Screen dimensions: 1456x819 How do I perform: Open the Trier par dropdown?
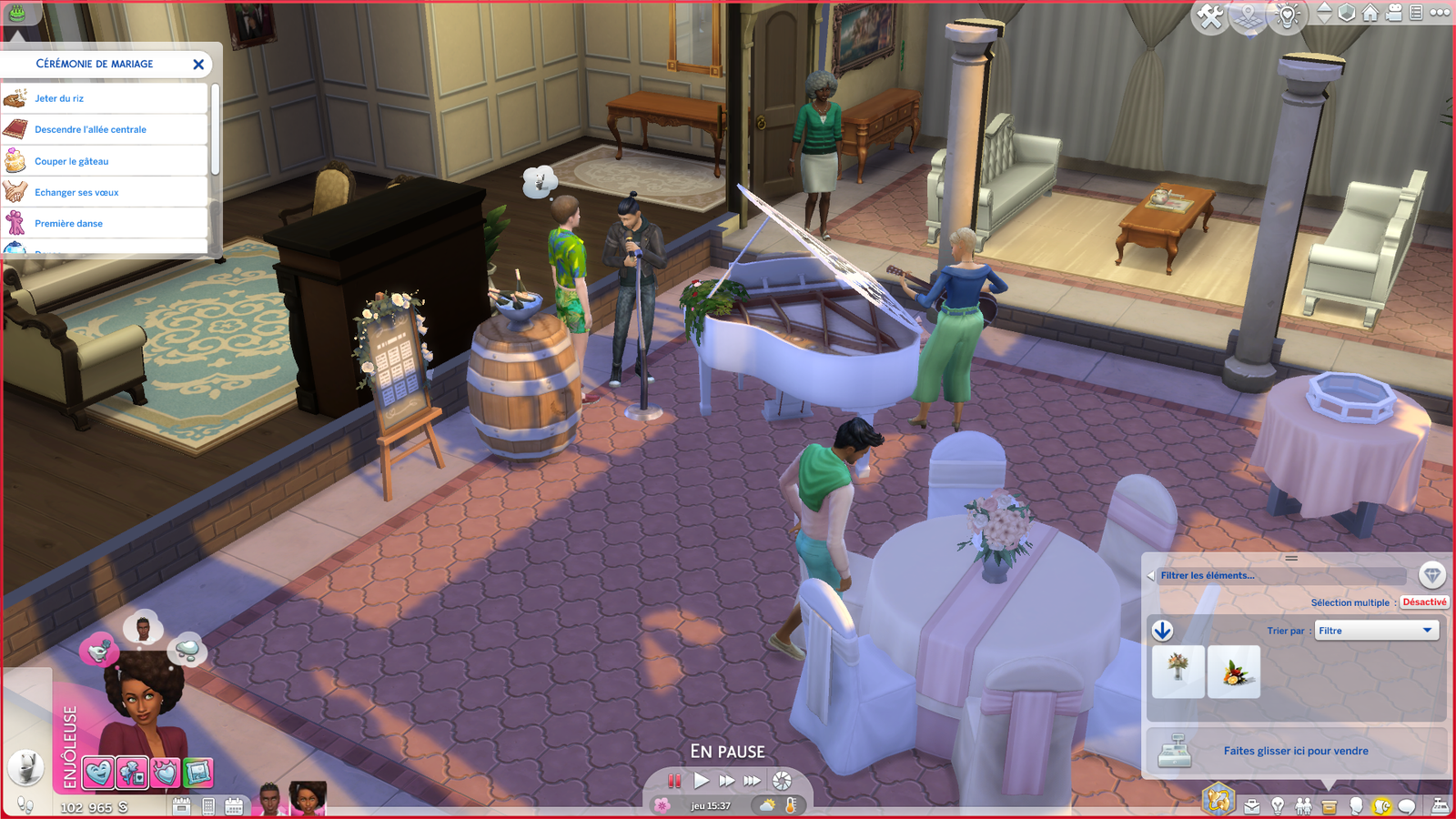click(1377, 631)
